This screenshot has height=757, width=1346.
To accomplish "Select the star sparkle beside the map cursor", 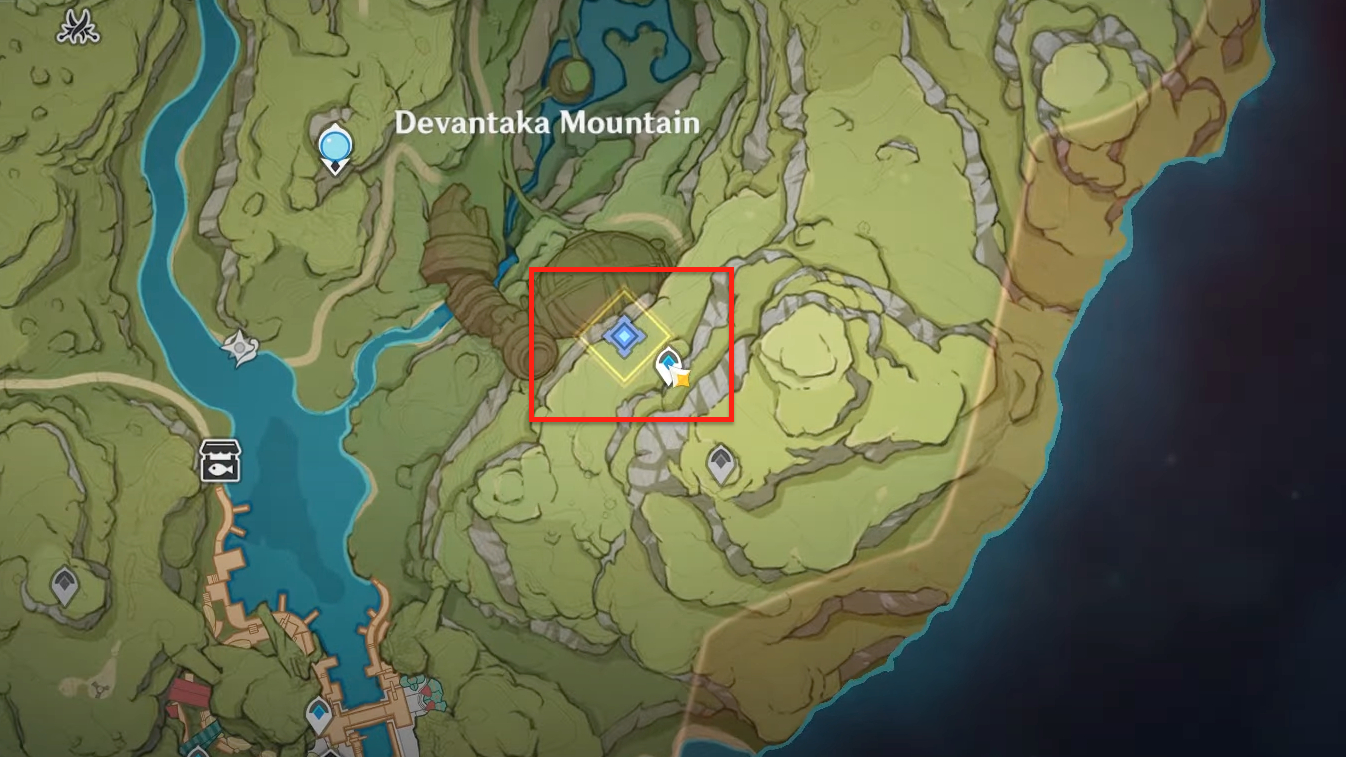I will tap(683, 380).
